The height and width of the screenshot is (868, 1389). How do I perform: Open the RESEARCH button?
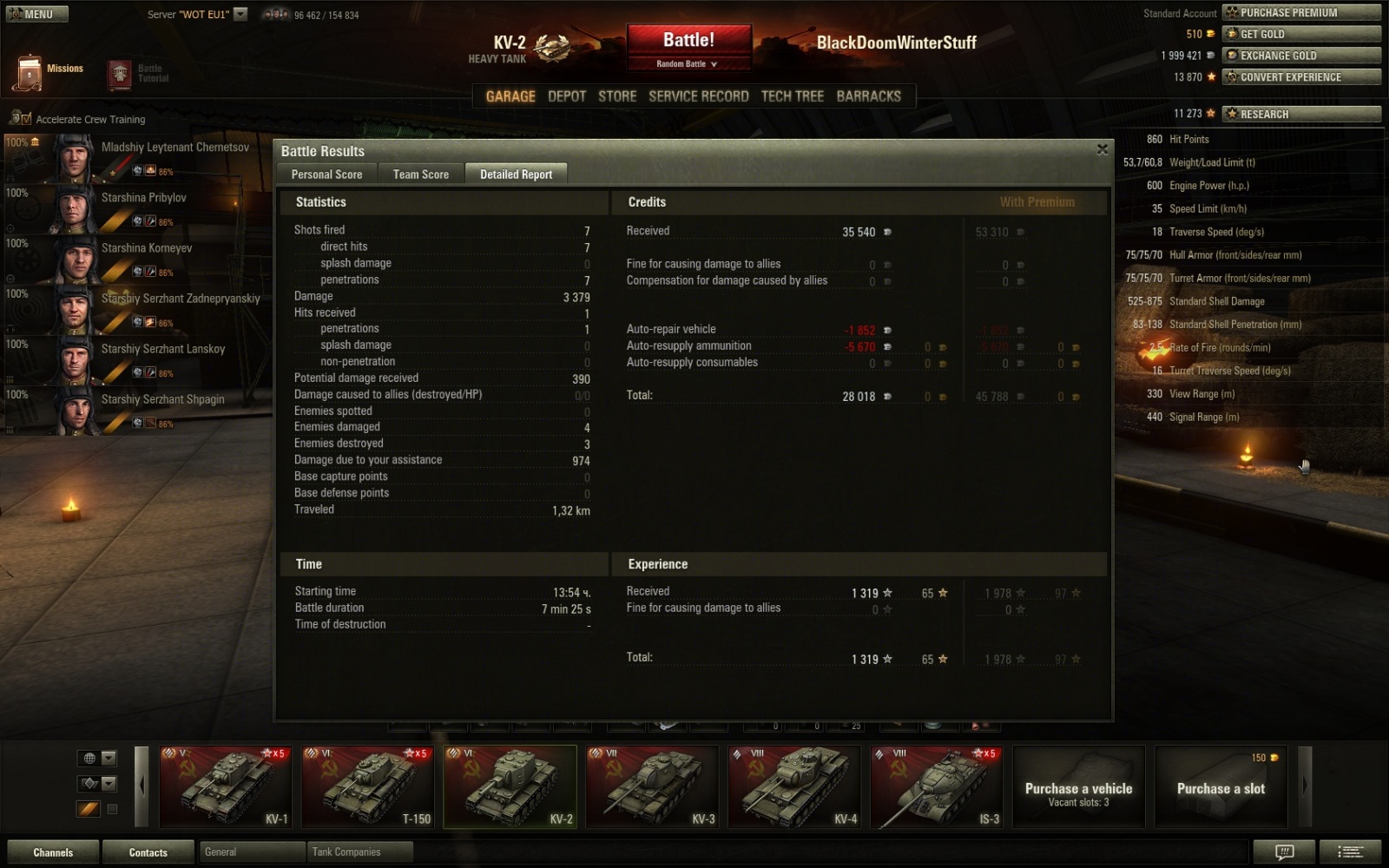click(1300, 114)
